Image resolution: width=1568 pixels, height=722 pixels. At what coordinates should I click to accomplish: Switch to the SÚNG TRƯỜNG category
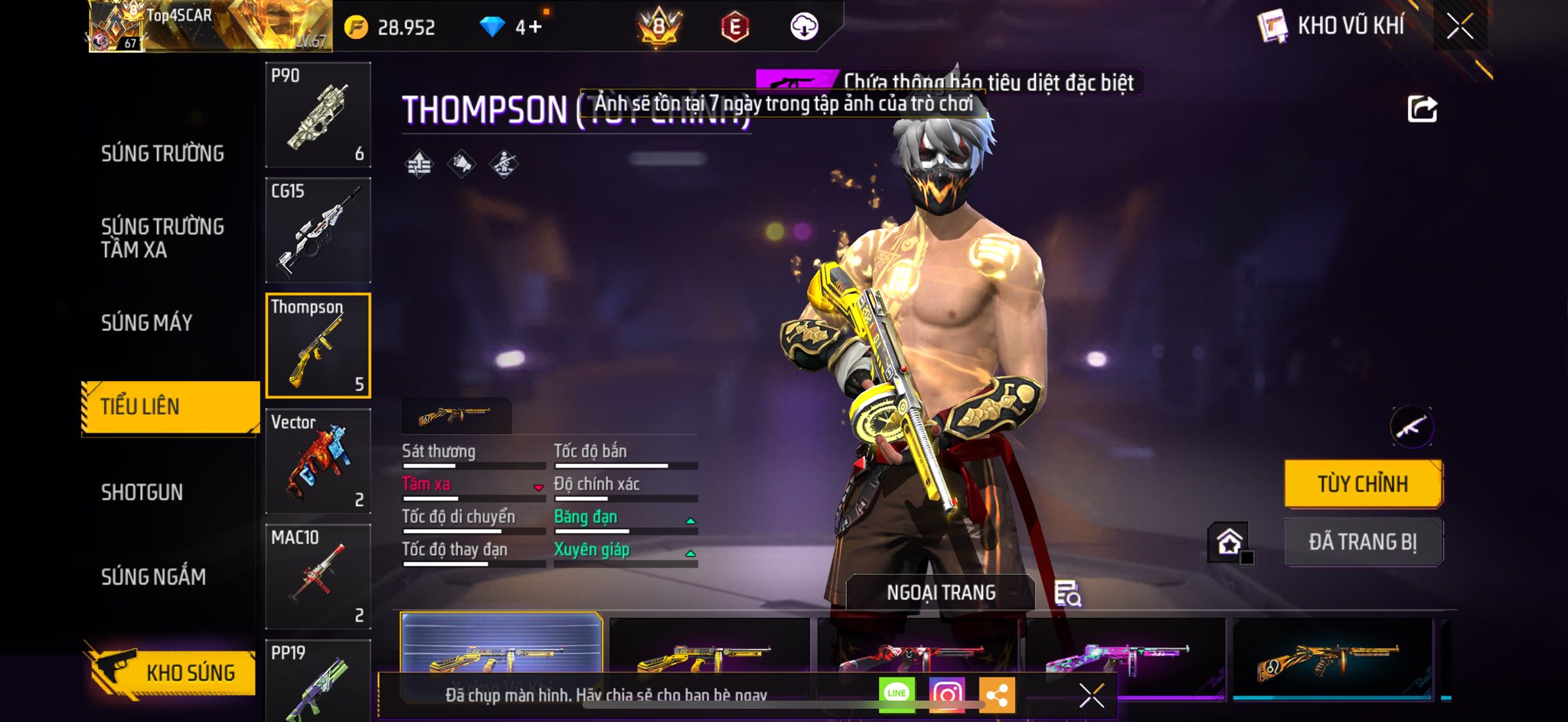click(162, 154)
